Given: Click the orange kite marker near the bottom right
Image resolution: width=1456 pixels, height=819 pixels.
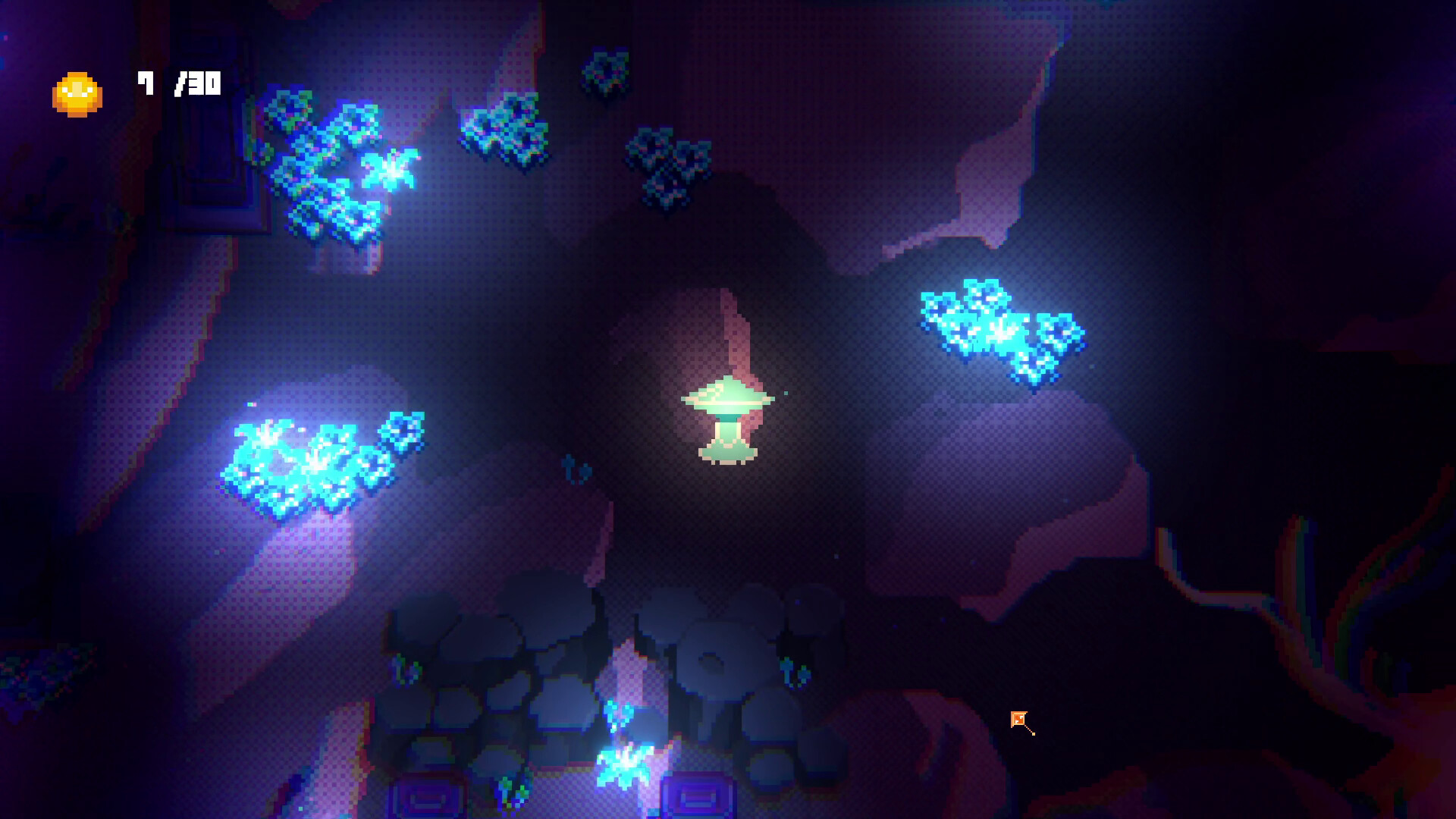Looking at the screenshot, I should point(1018,719).
